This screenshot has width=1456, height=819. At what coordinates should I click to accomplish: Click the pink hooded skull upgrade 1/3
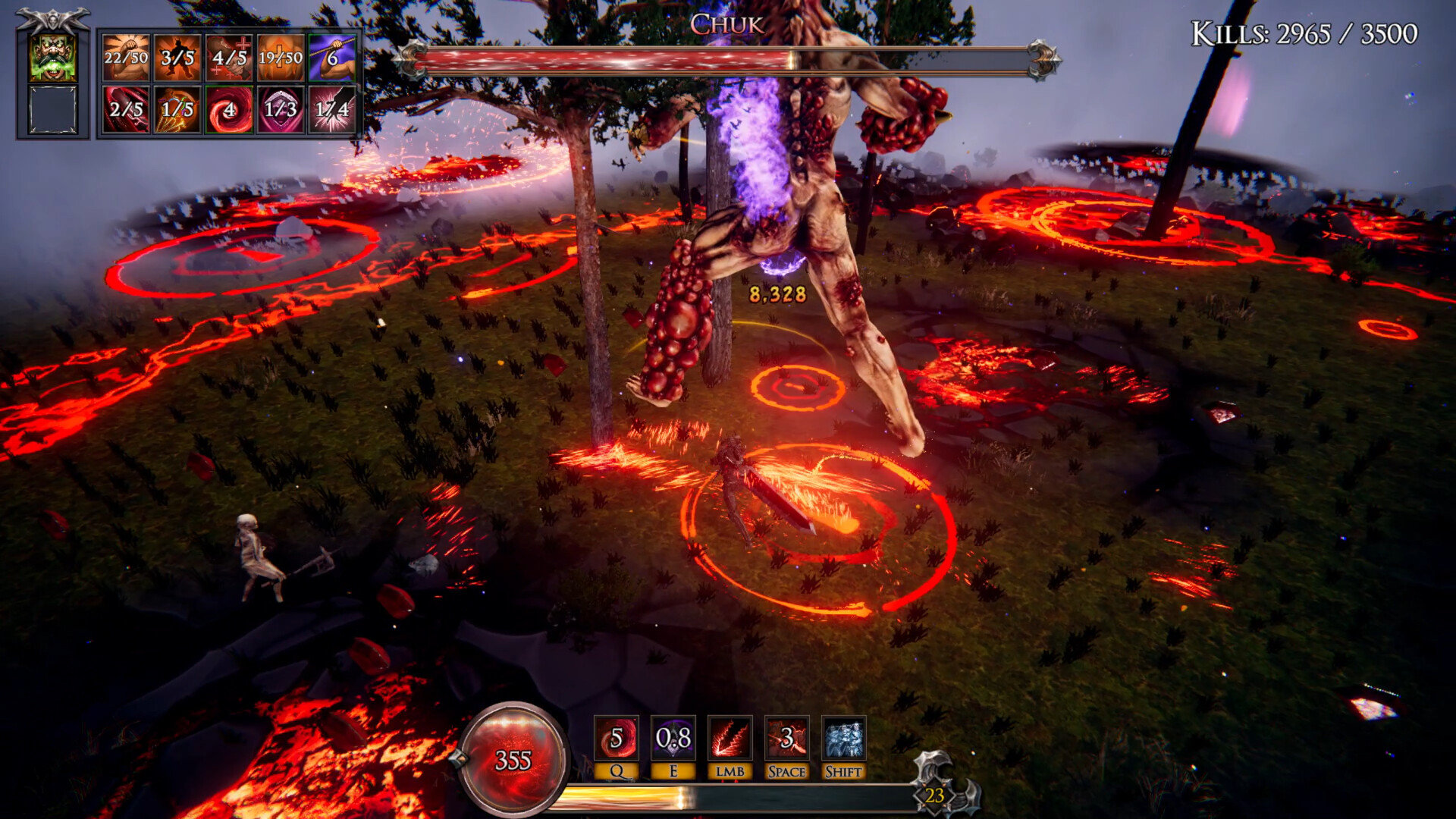281,109
